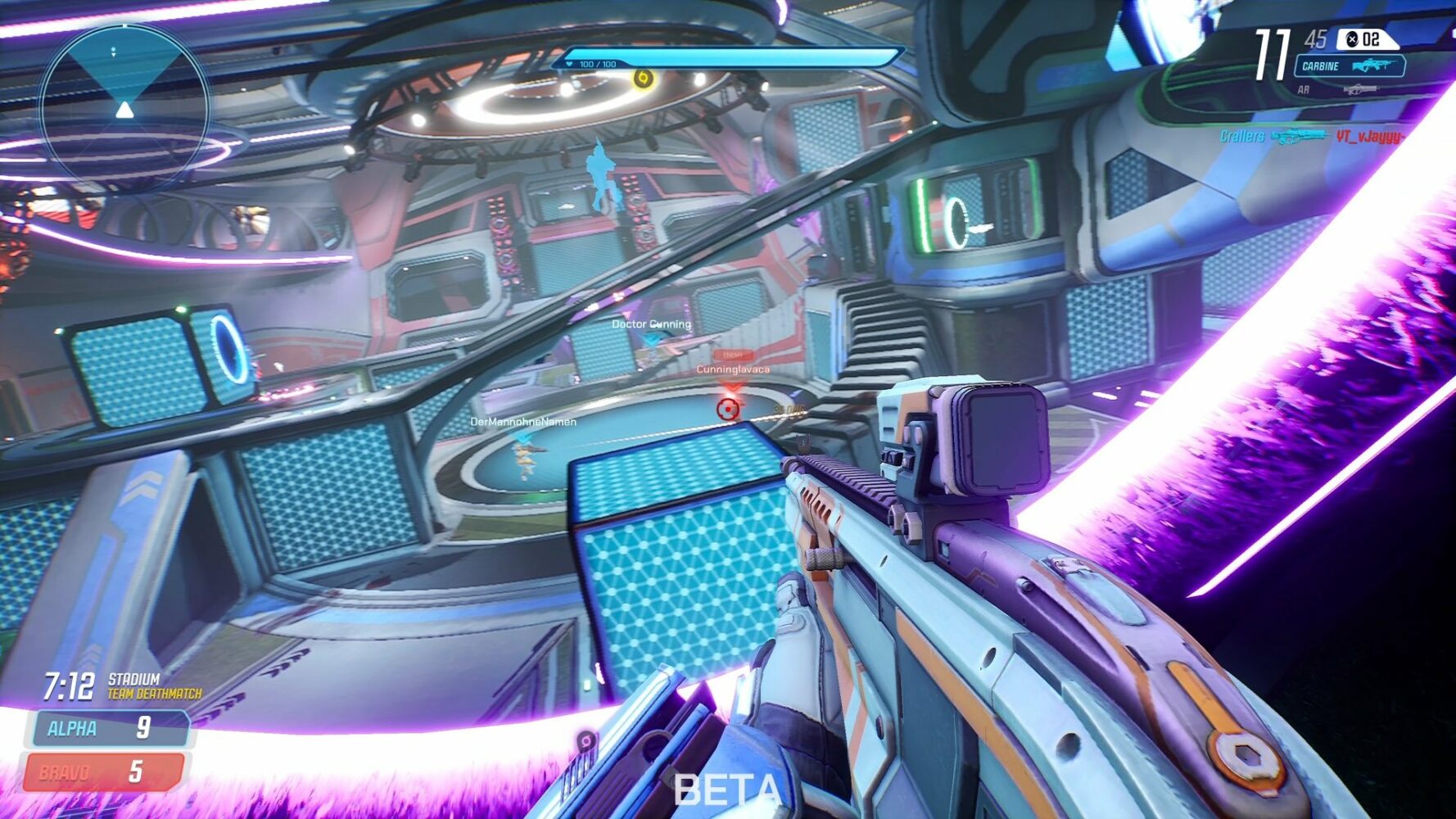Click the Crallers name in the killfeed
This screenshot has height=819, width=1456.
1242,135
